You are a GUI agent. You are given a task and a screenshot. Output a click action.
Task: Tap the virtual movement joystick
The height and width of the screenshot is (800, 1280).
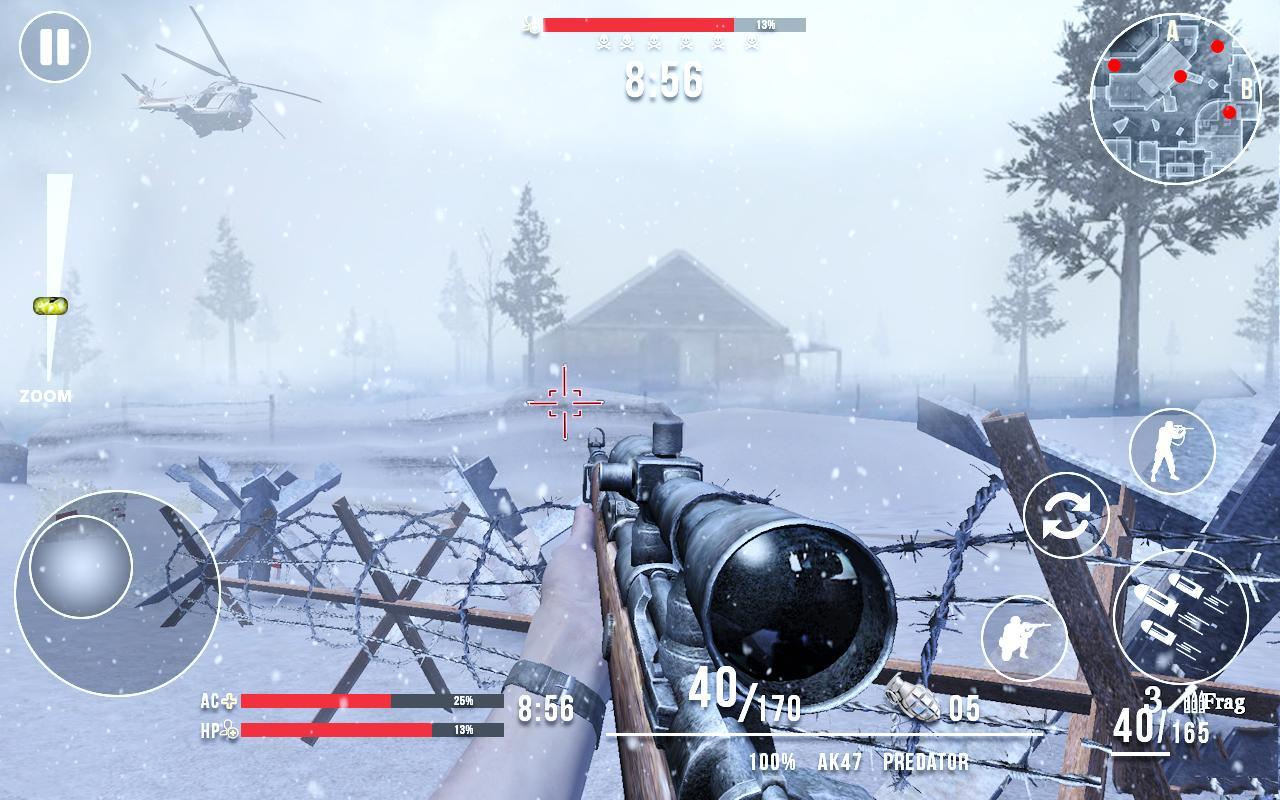click(82, 565)
